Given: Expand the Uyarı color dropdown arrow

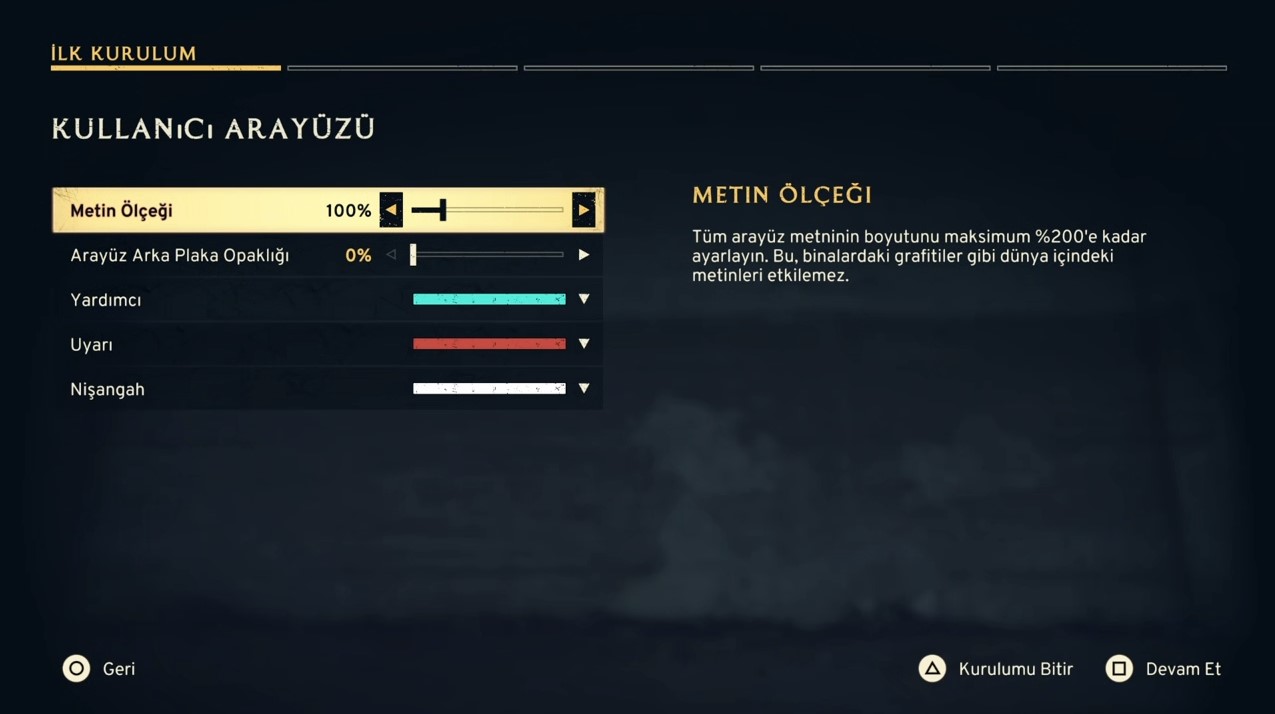Looking at the screenshot, I should point(584,344).
